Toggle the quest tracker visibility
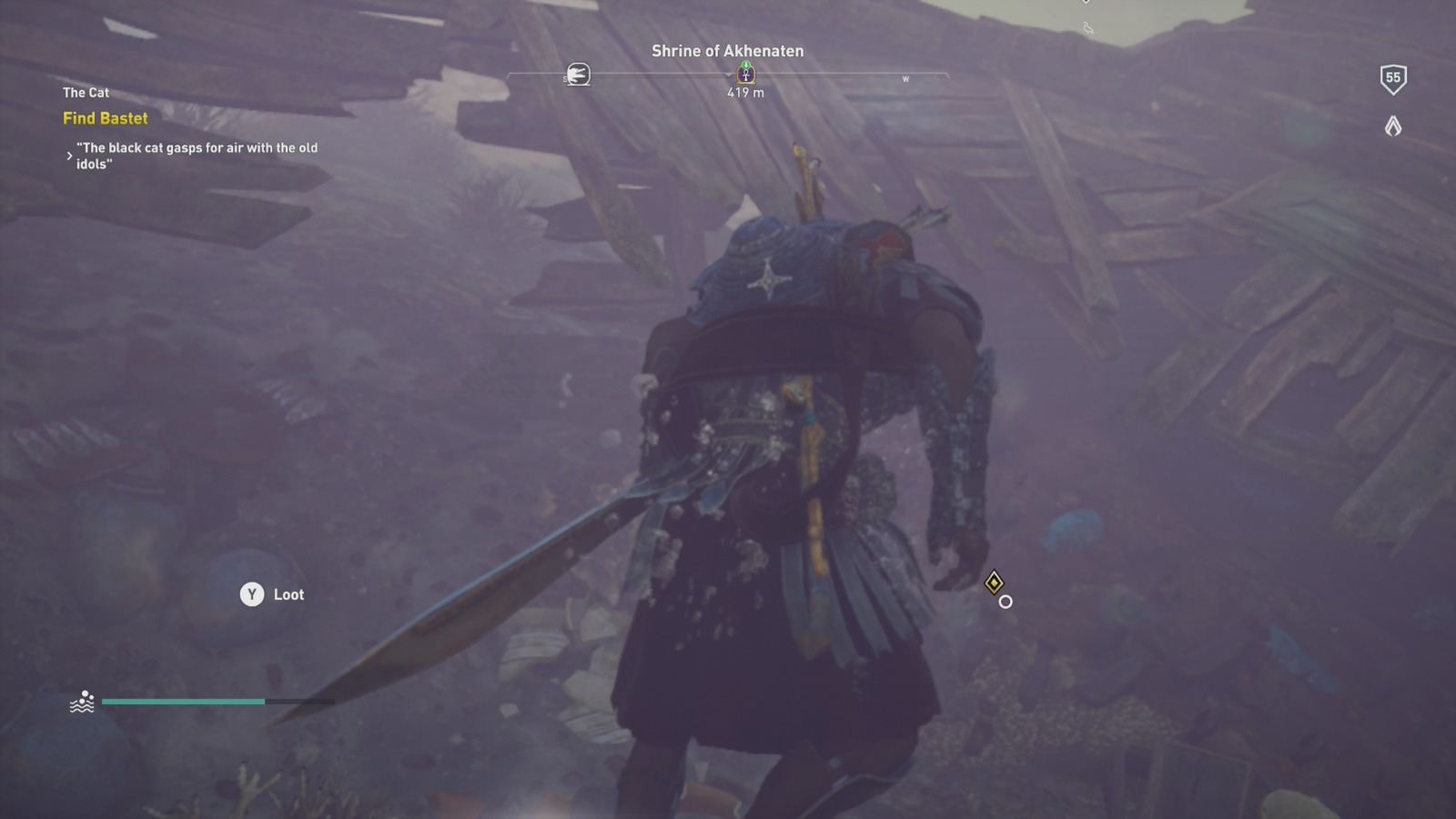Viewport: 1456px width, 819px height. pyautogui.click(x=86, y=92)
